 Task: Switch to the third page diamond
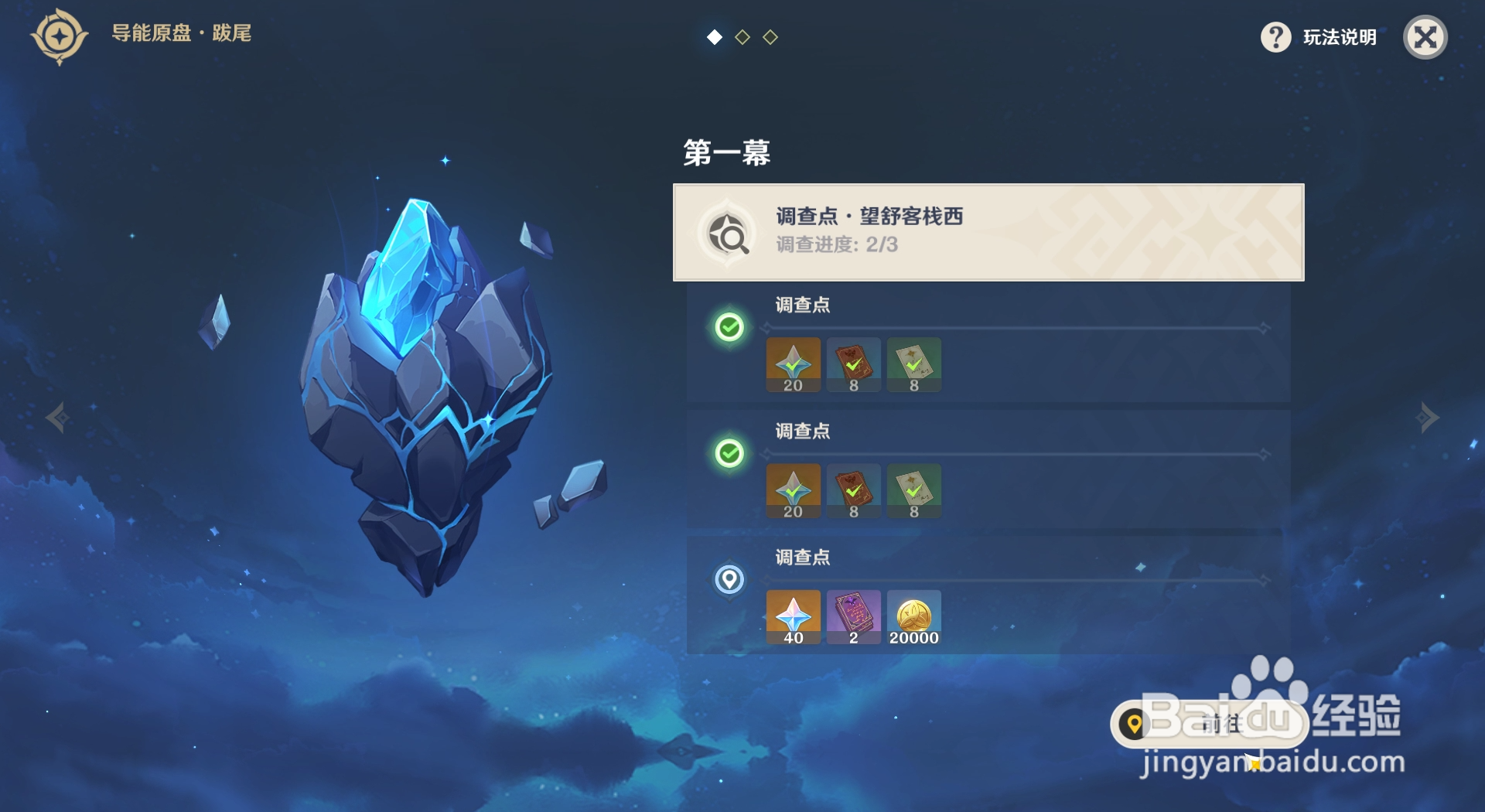(770, 36)
